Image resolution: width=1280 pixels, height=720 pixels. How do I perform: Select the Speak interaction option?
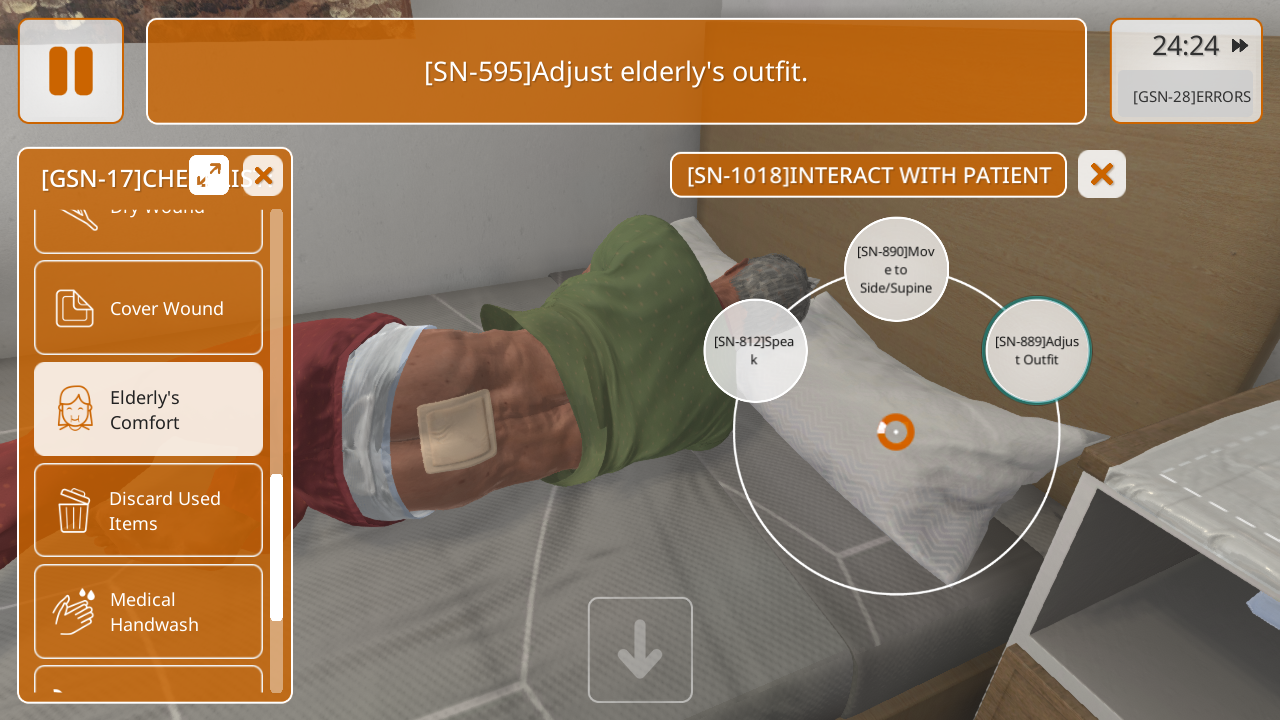click(x=755, y=350)
